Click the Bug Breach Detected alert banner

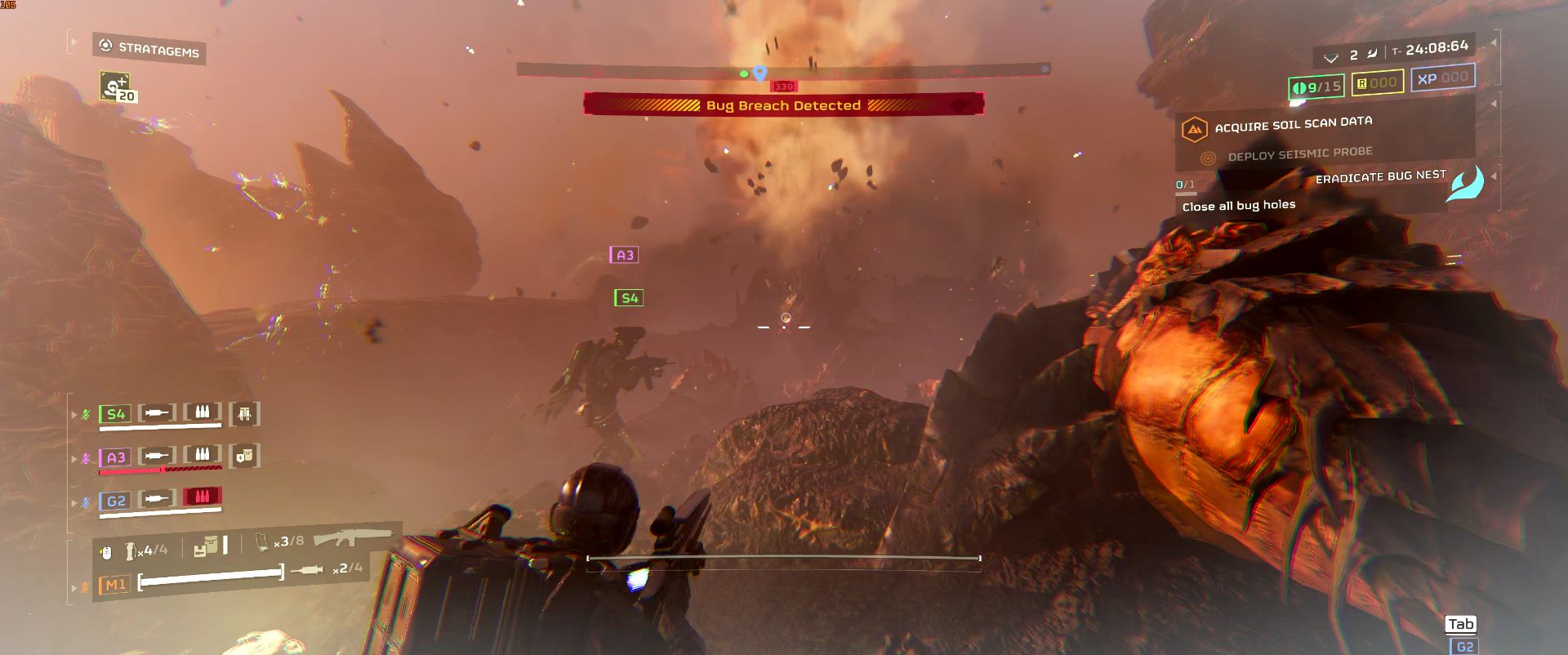783,105
